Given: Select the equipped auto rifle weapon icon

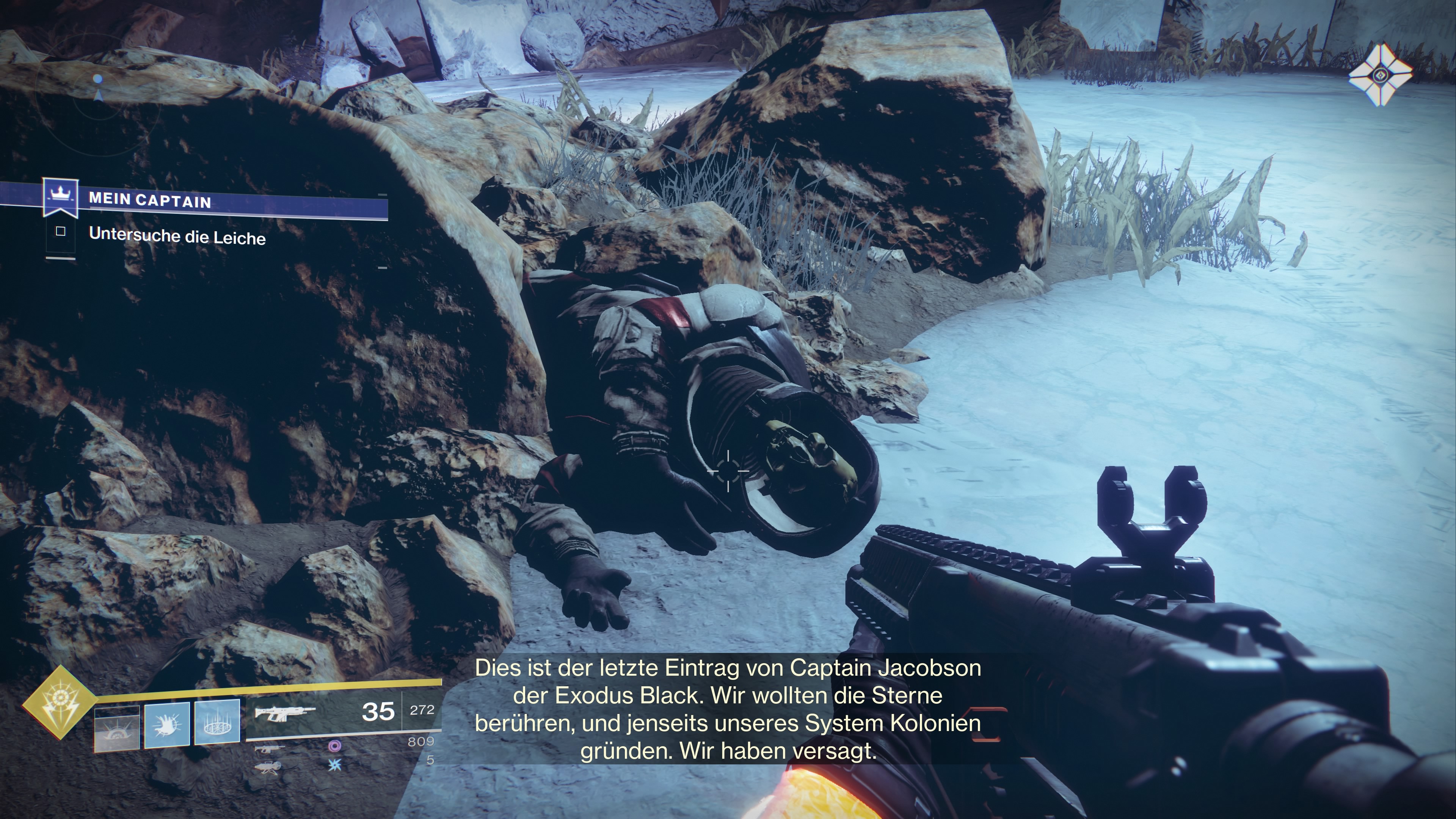Looking at the screenshot, I should 284,713.
